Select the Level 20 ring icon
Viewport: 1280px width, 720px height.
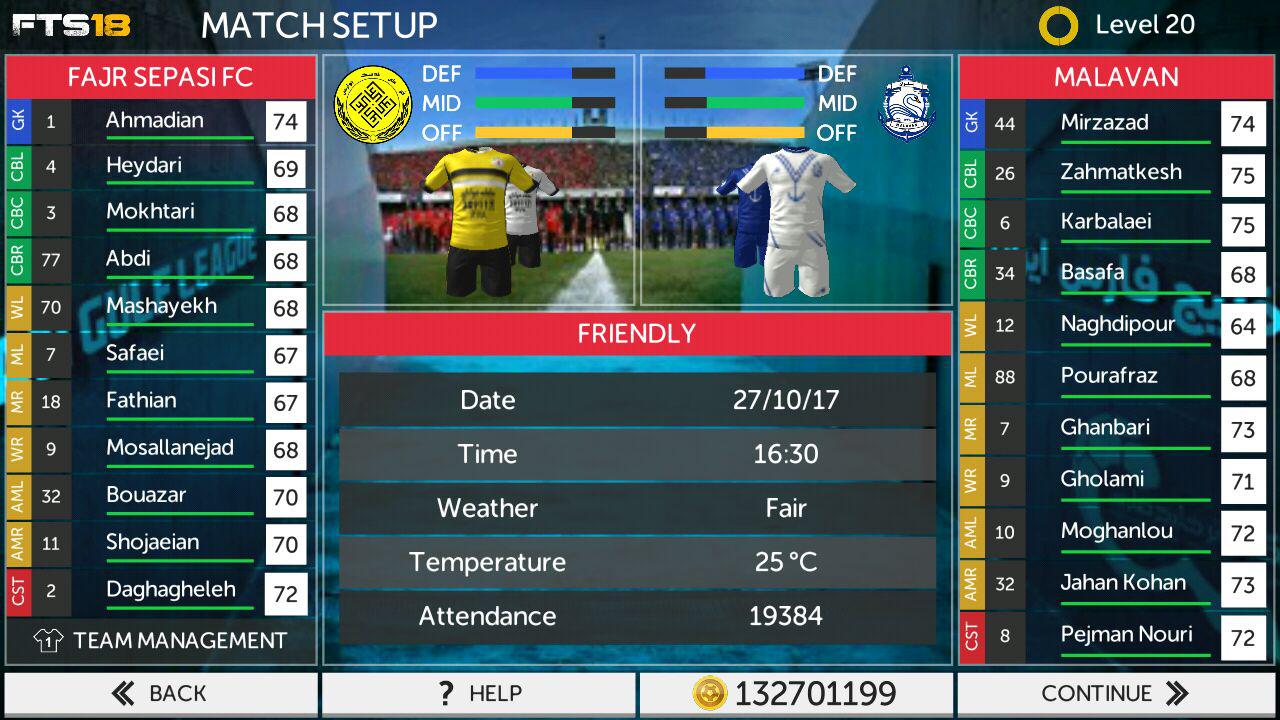[1058, 26]
